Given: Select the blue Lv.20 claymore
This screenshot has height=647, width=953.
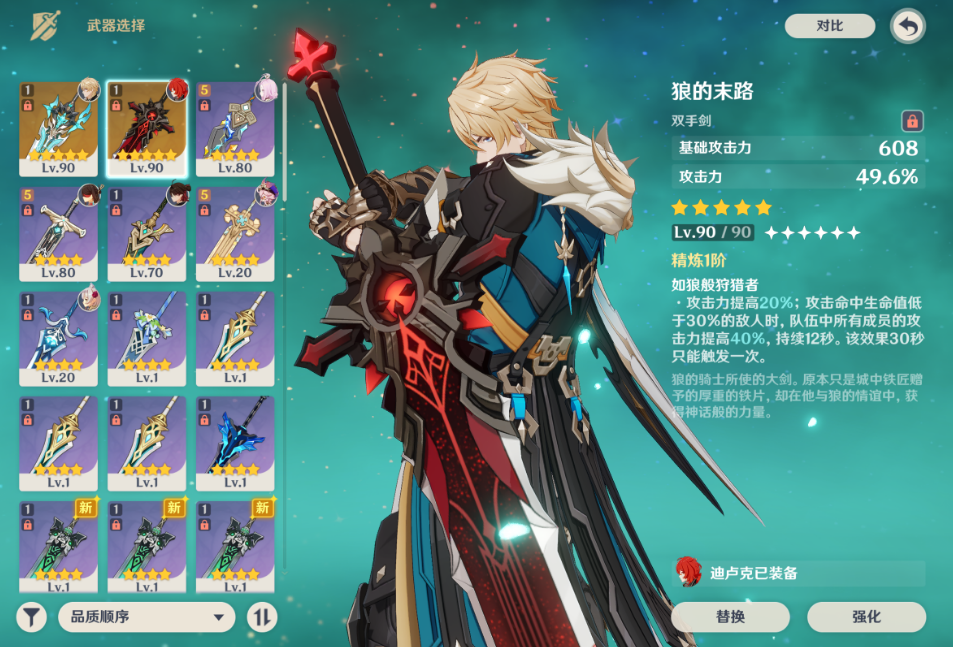Looking at the screenshot, I should [x=59, y=337].
